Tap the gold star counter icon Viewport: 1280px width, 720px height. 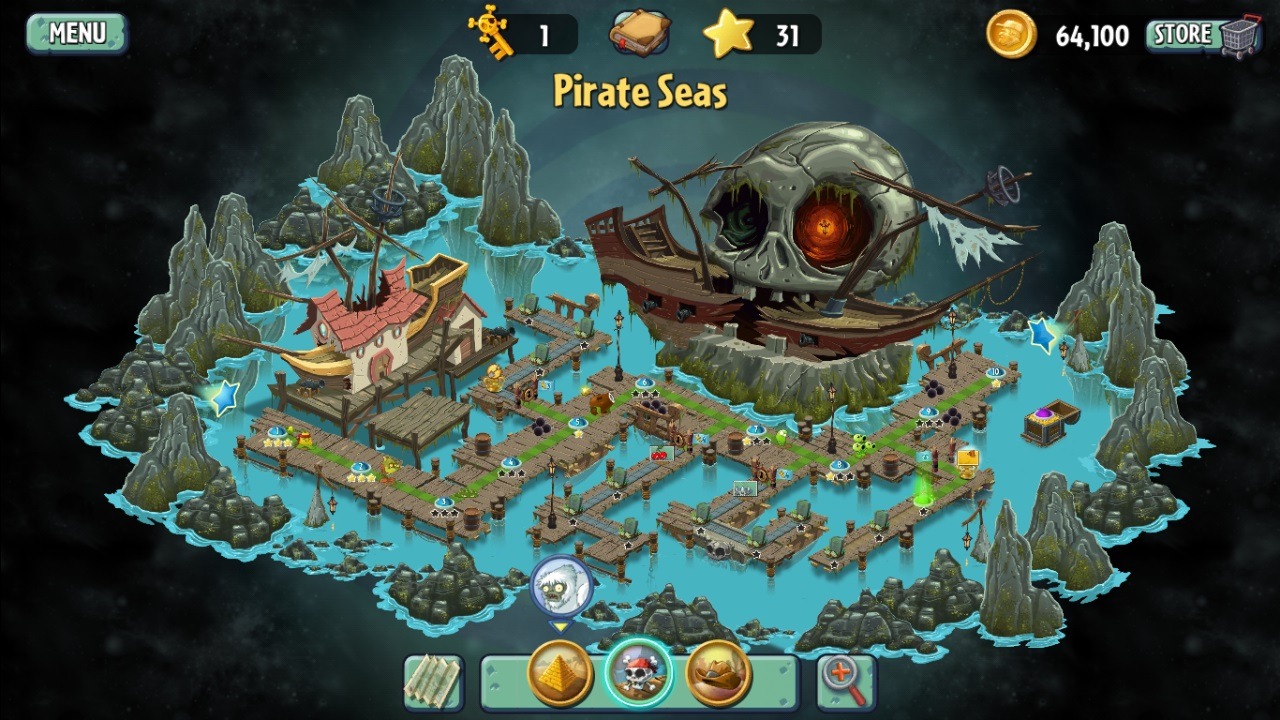(x=728, y=34)
